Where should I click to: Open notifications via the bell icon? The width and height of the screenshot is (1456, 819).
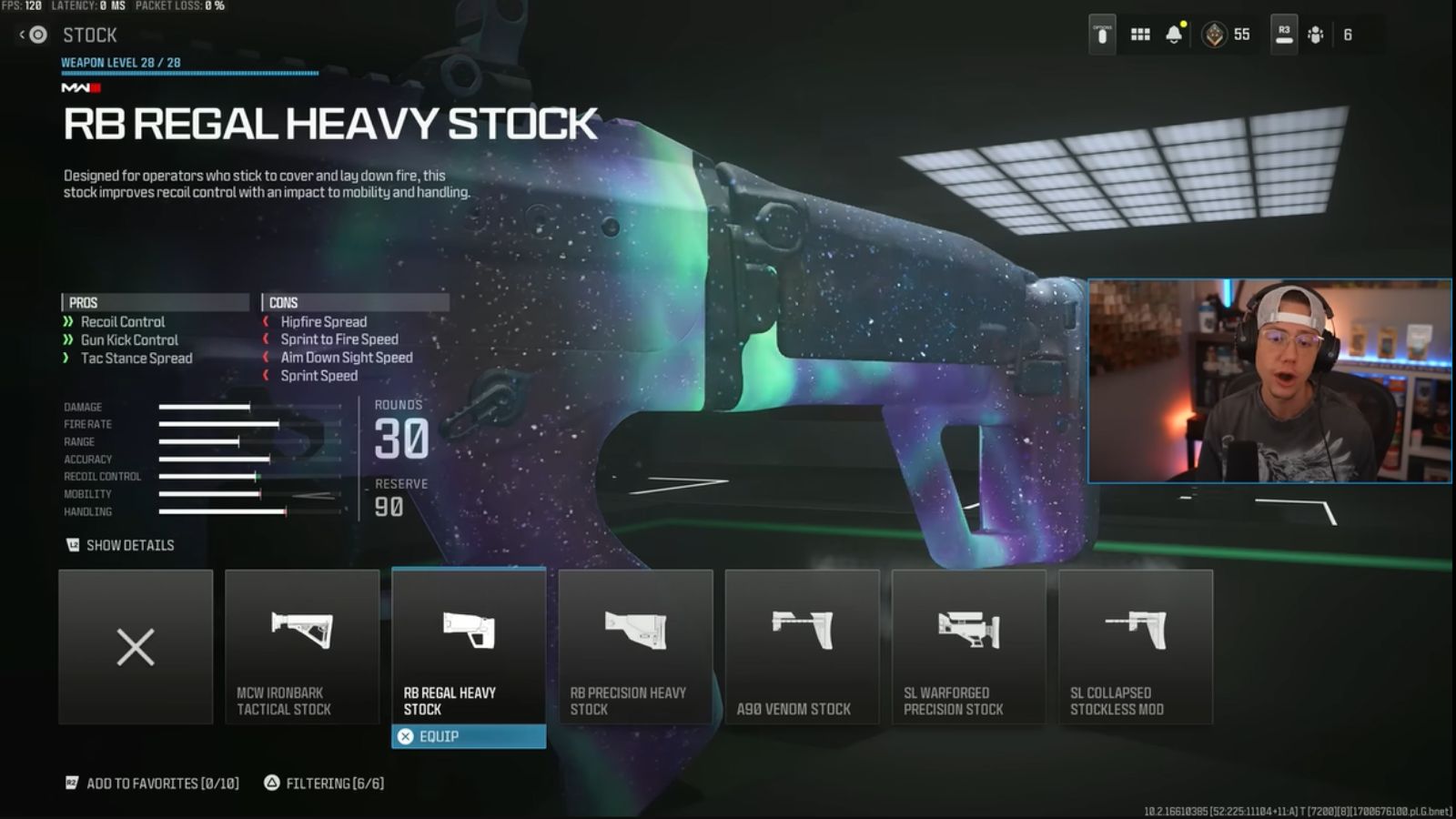point(1176,33)
